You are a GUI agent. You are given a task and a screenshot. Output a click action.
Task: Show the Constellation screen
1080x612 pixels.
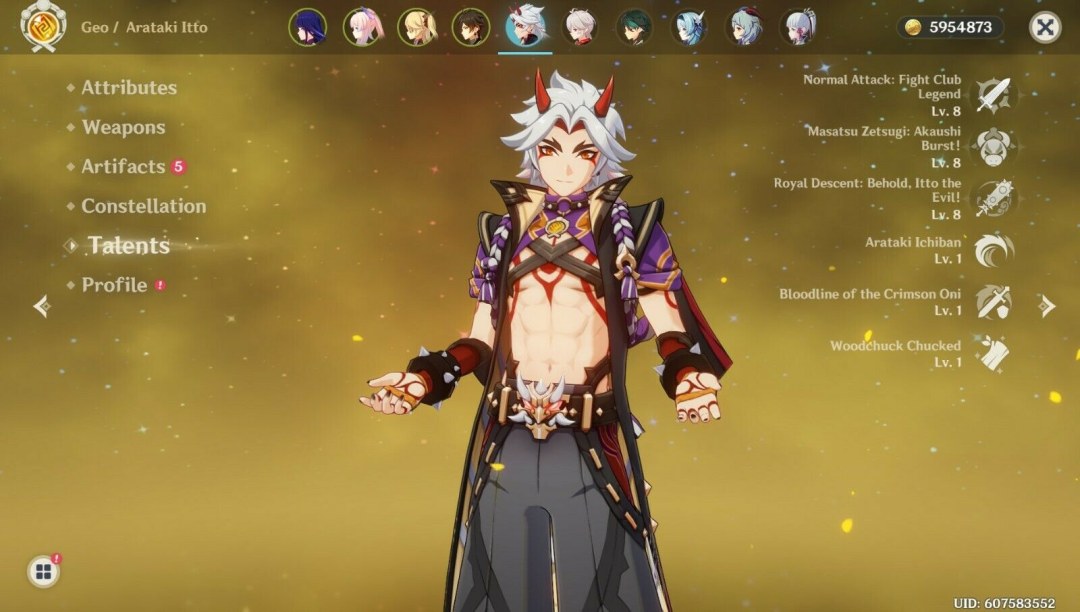[x=143, y=206]
